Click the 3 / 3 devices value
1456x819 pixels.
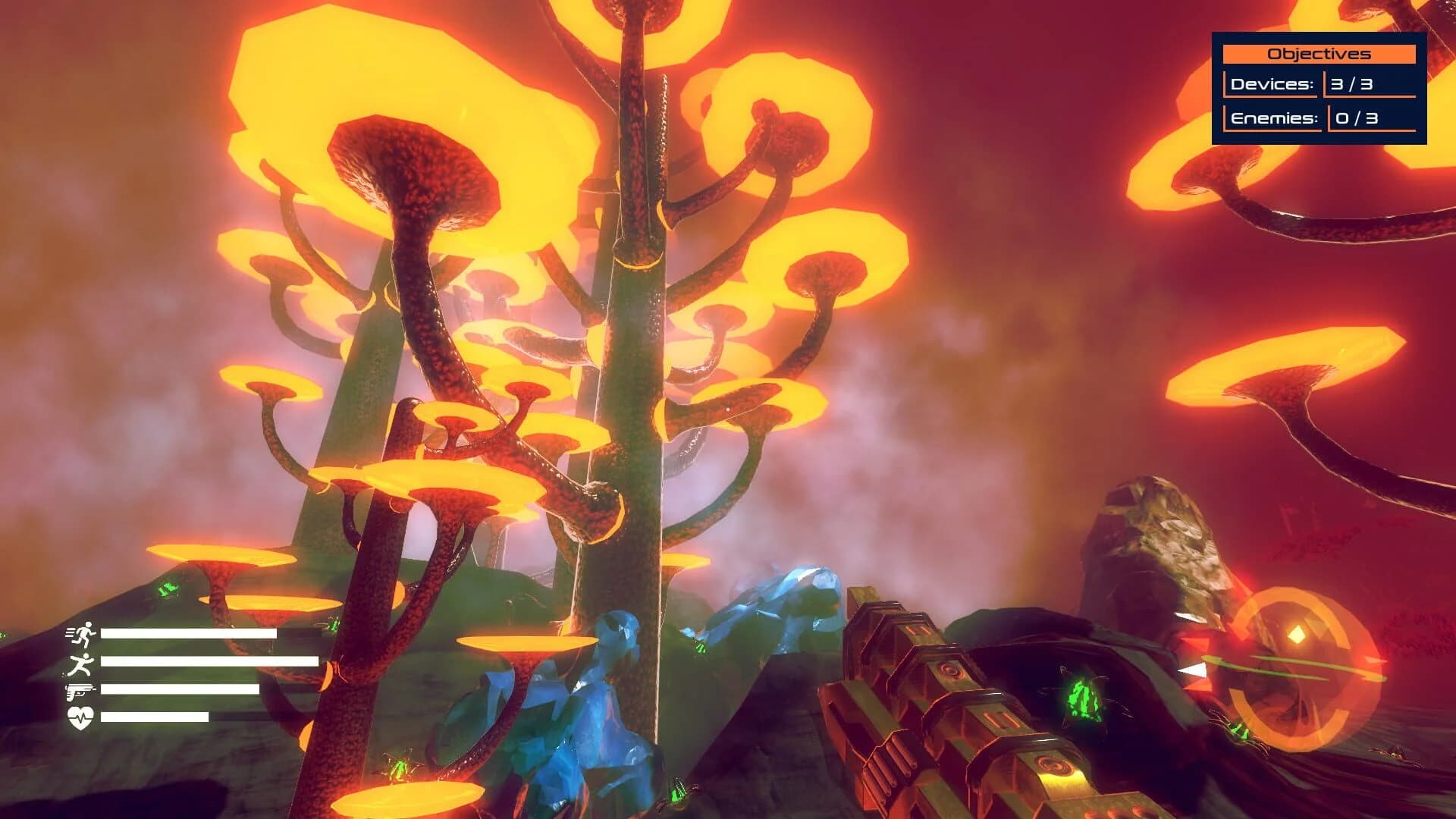pos(1352,86)
